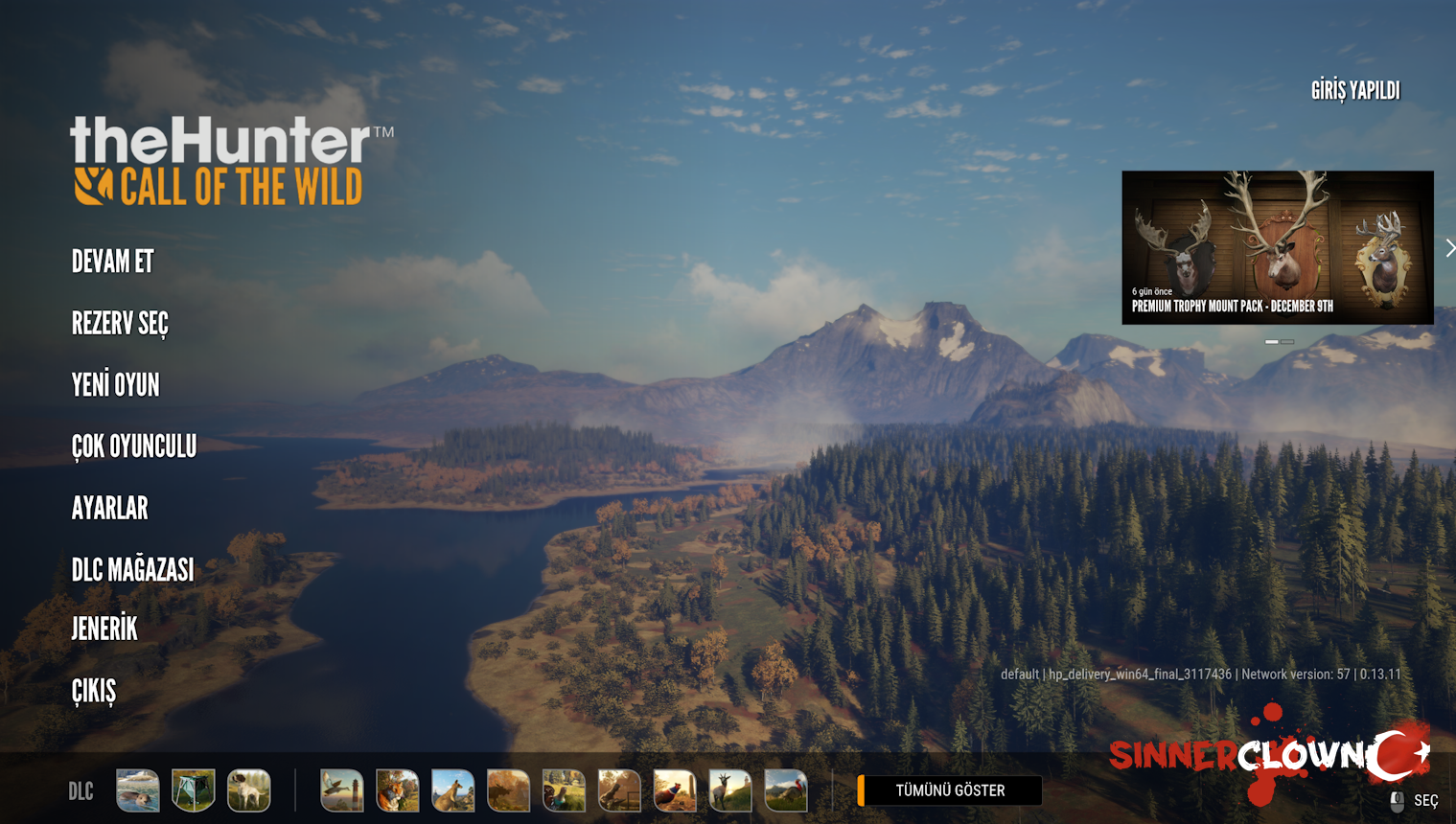Show the Jenerik credits
1456x824 pixels.
pyautogui.click(x=104, y=629)
